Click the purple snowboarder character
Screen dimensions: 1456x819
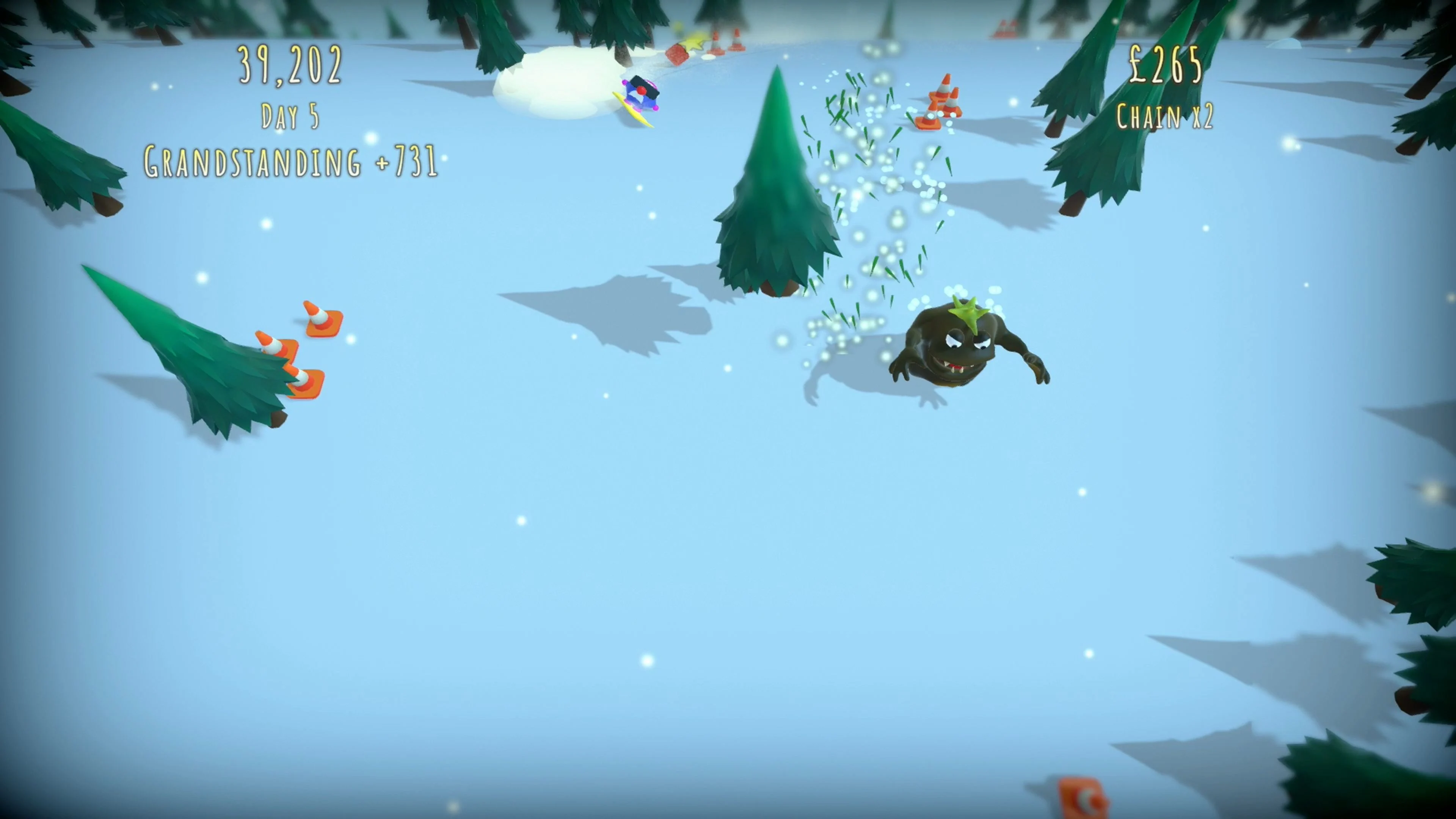642,94
